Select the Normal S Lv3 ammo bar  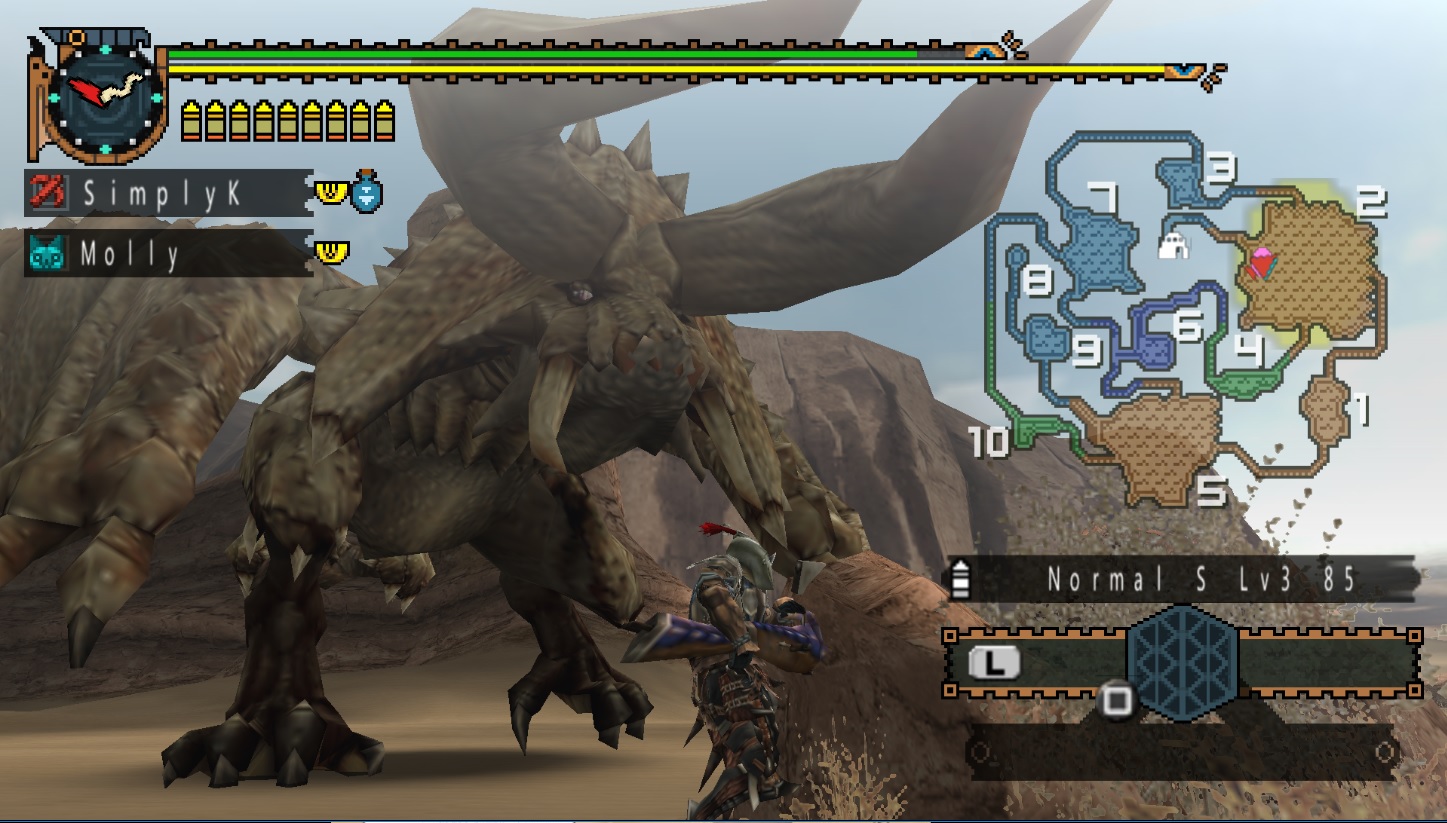(1182, 579)
